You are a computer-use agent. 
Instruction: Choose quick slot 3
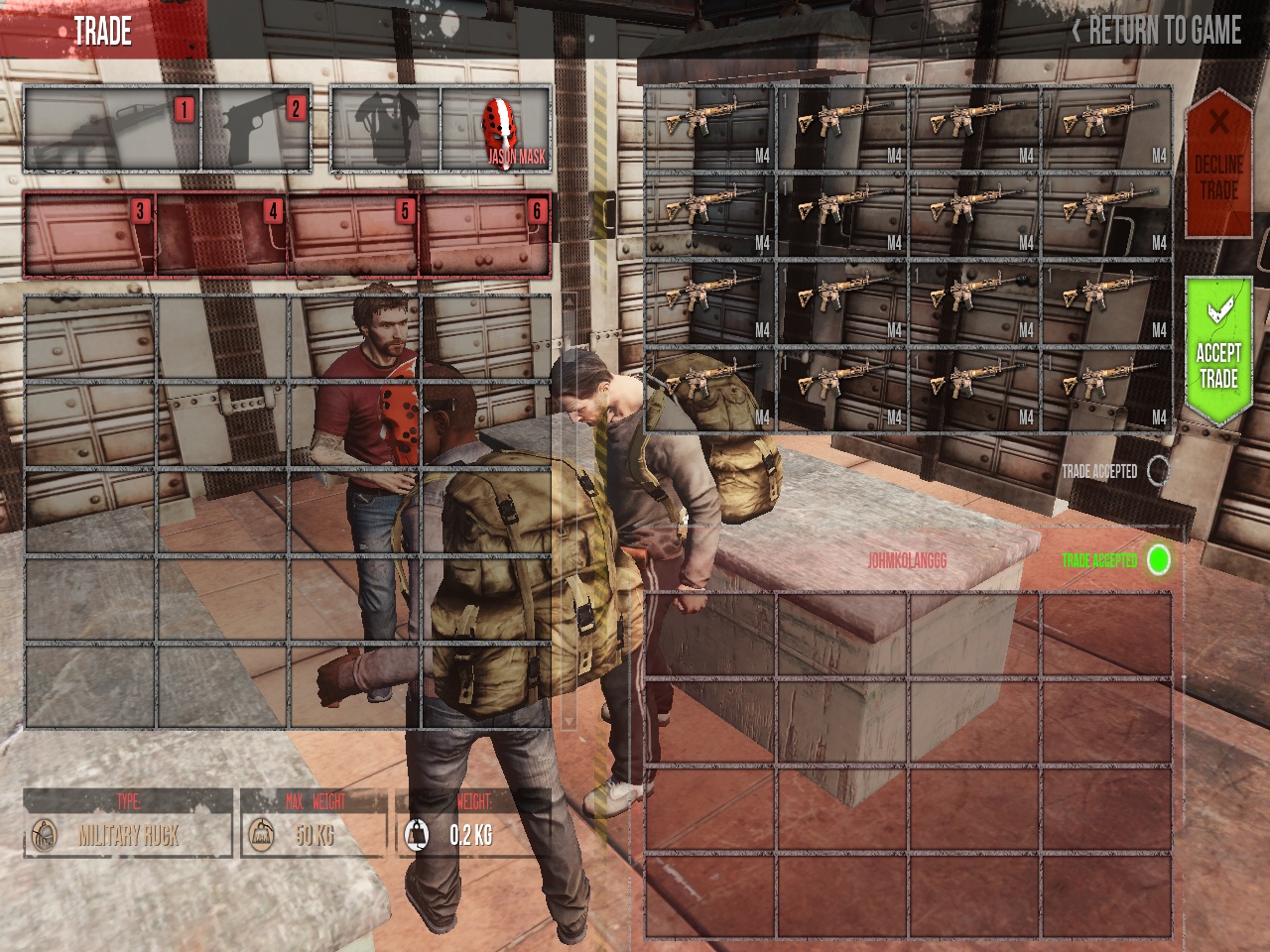(89, 235)
